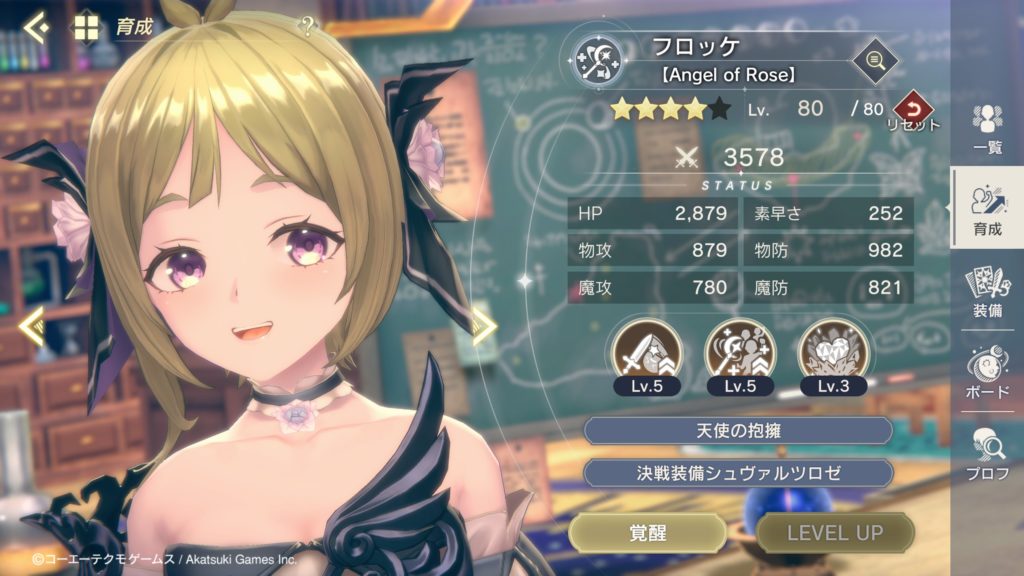The image size is (1024, 576).
Task: Click the LEVEL UP button
Action: pyautogui.click(x=834, y=533)
